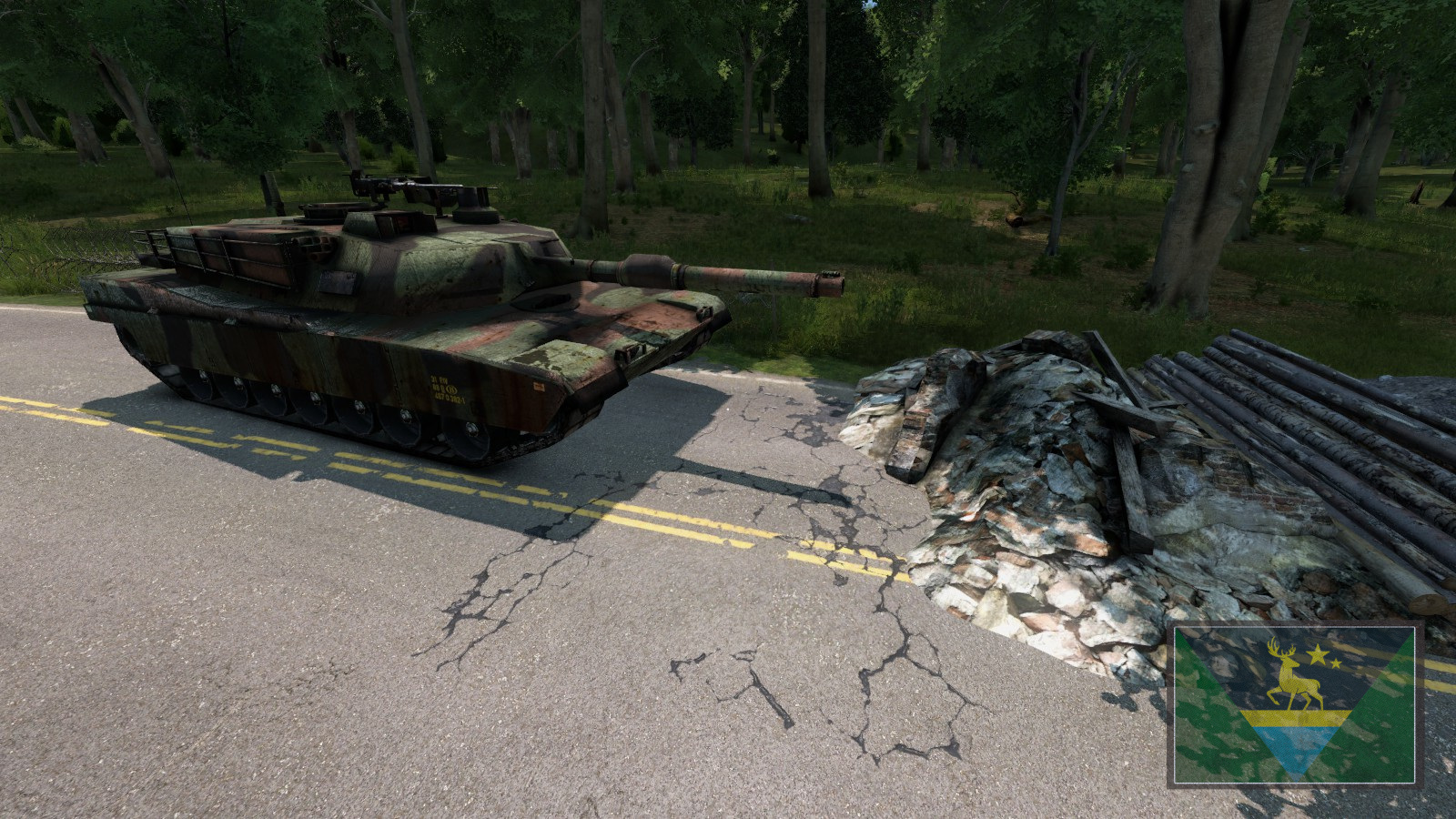
Task: Click the deer emblem flag overlay
Action: coord(1293,704)
